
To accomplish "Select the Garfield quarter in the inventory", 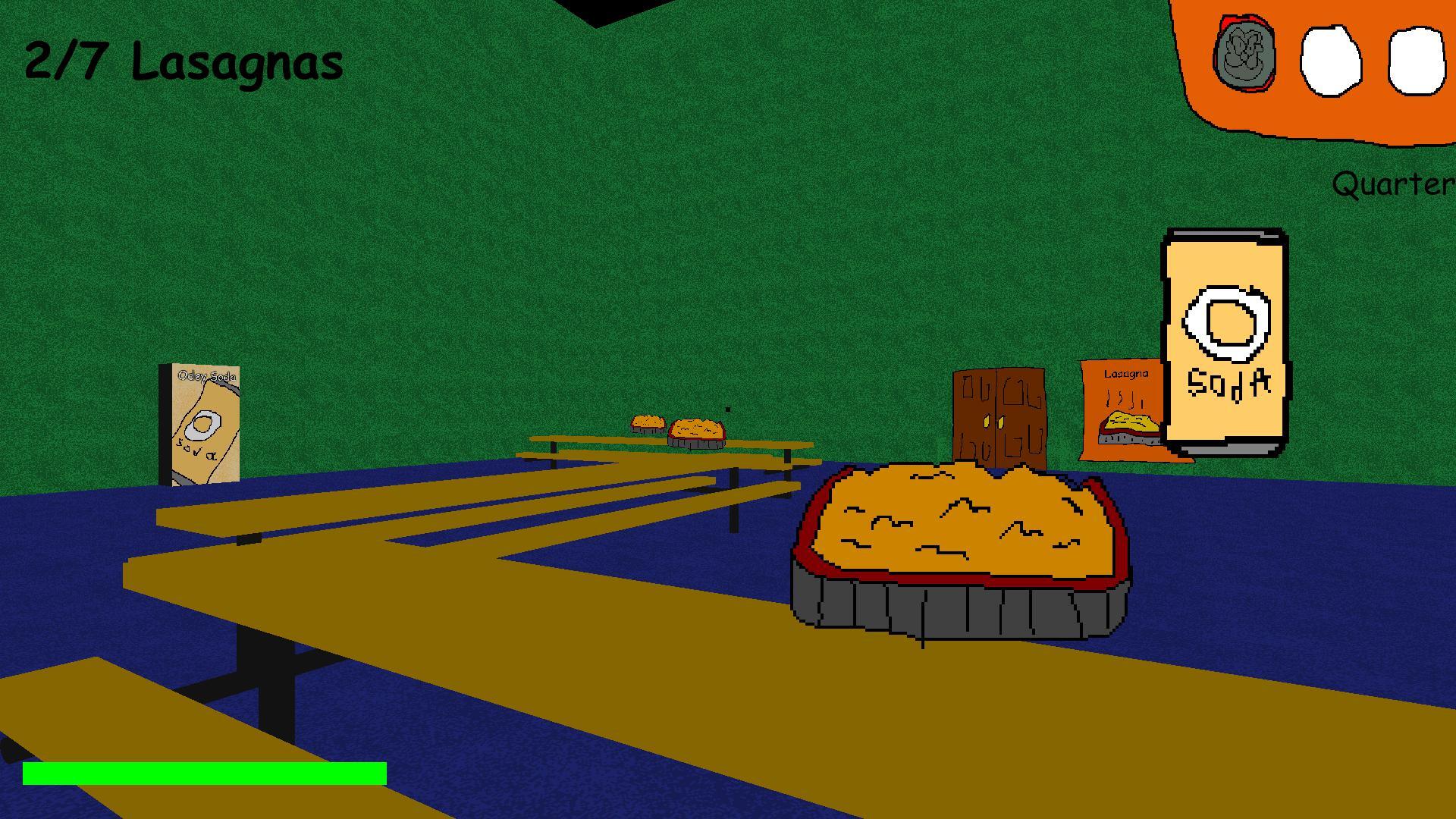I will (x=1246, y=55).
